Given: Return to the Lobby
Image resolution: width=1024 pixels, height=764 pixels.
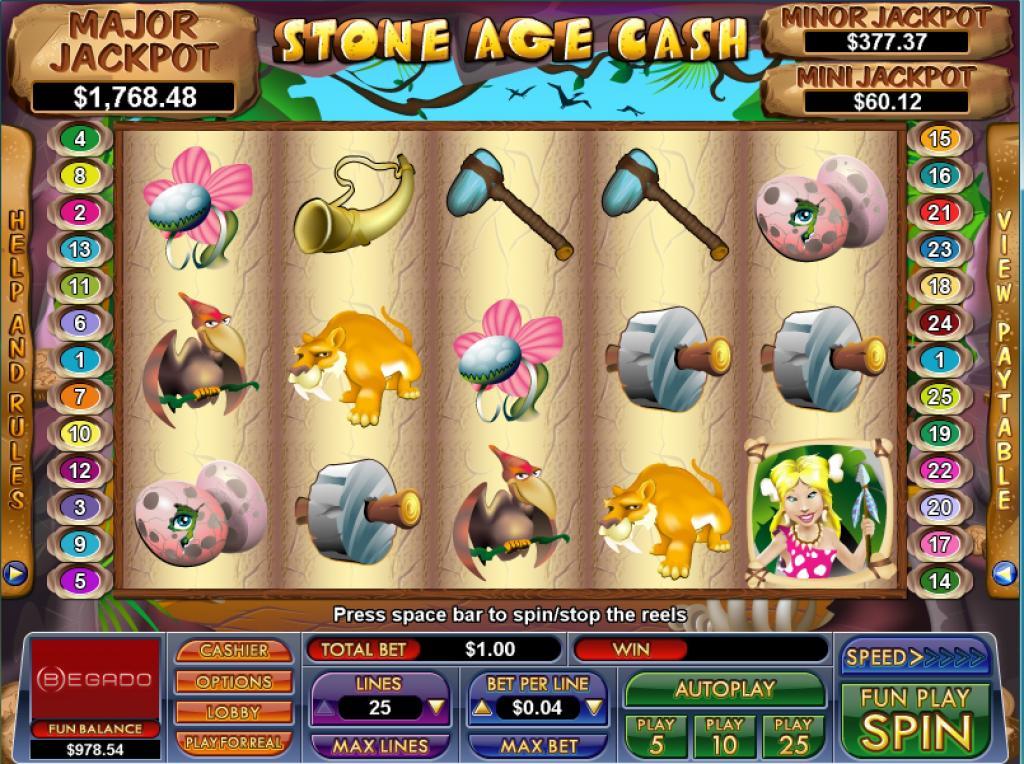Looking at the screenshot, I should pyautogui.click(x=234, y=712).
